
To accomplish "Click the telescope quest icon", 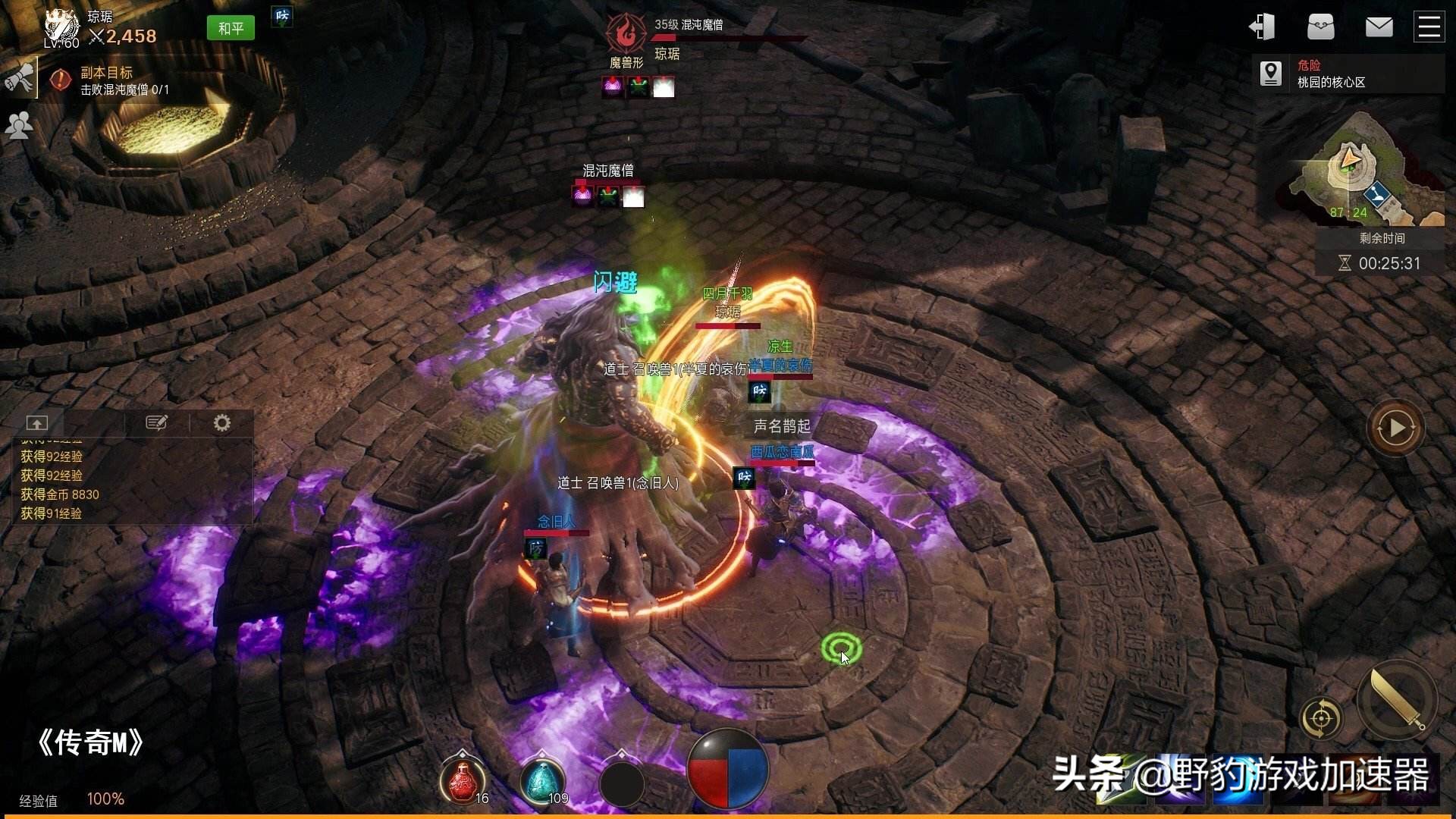I will (x=18, y=77).
